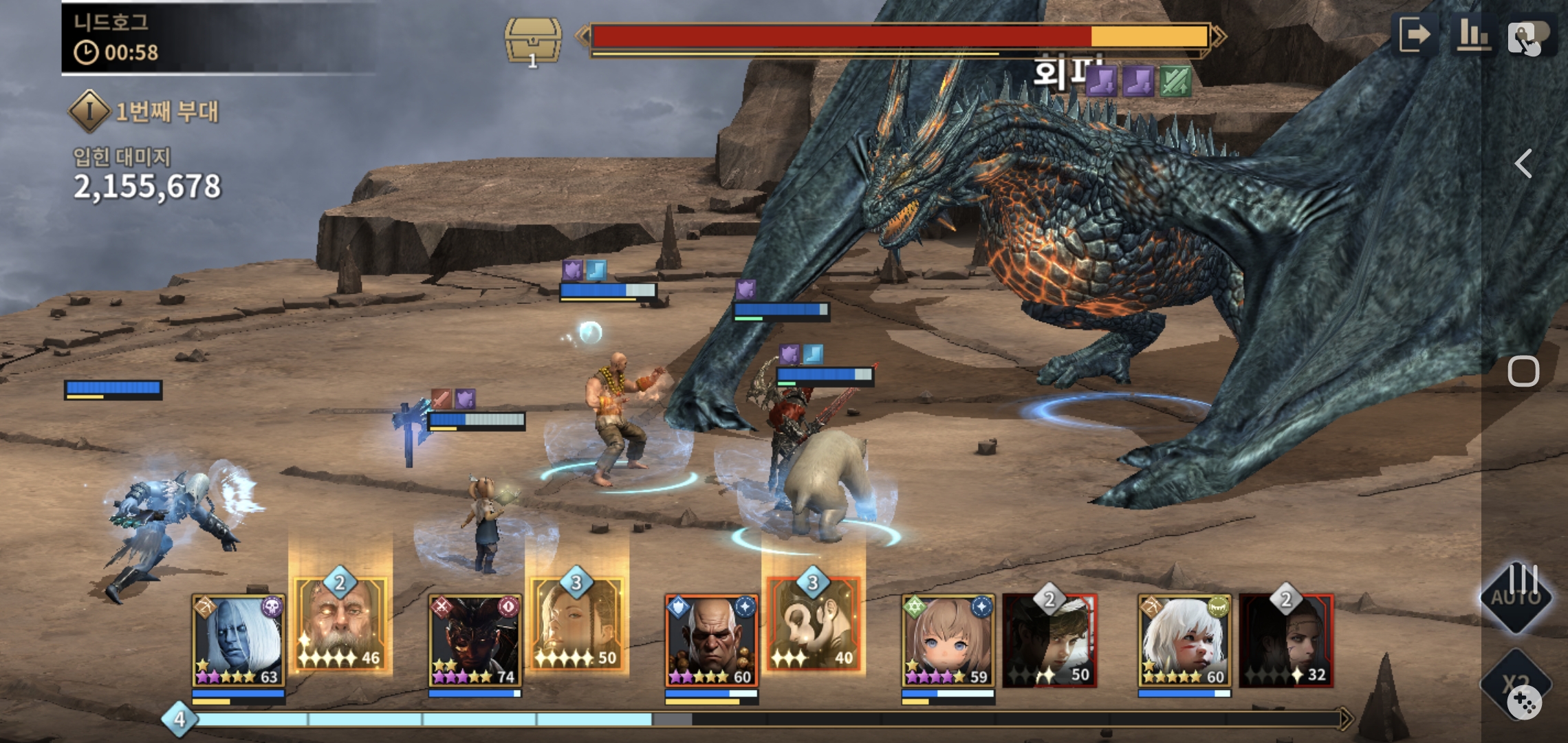Open the treasure chest reward icon

[x=533, y=41]
